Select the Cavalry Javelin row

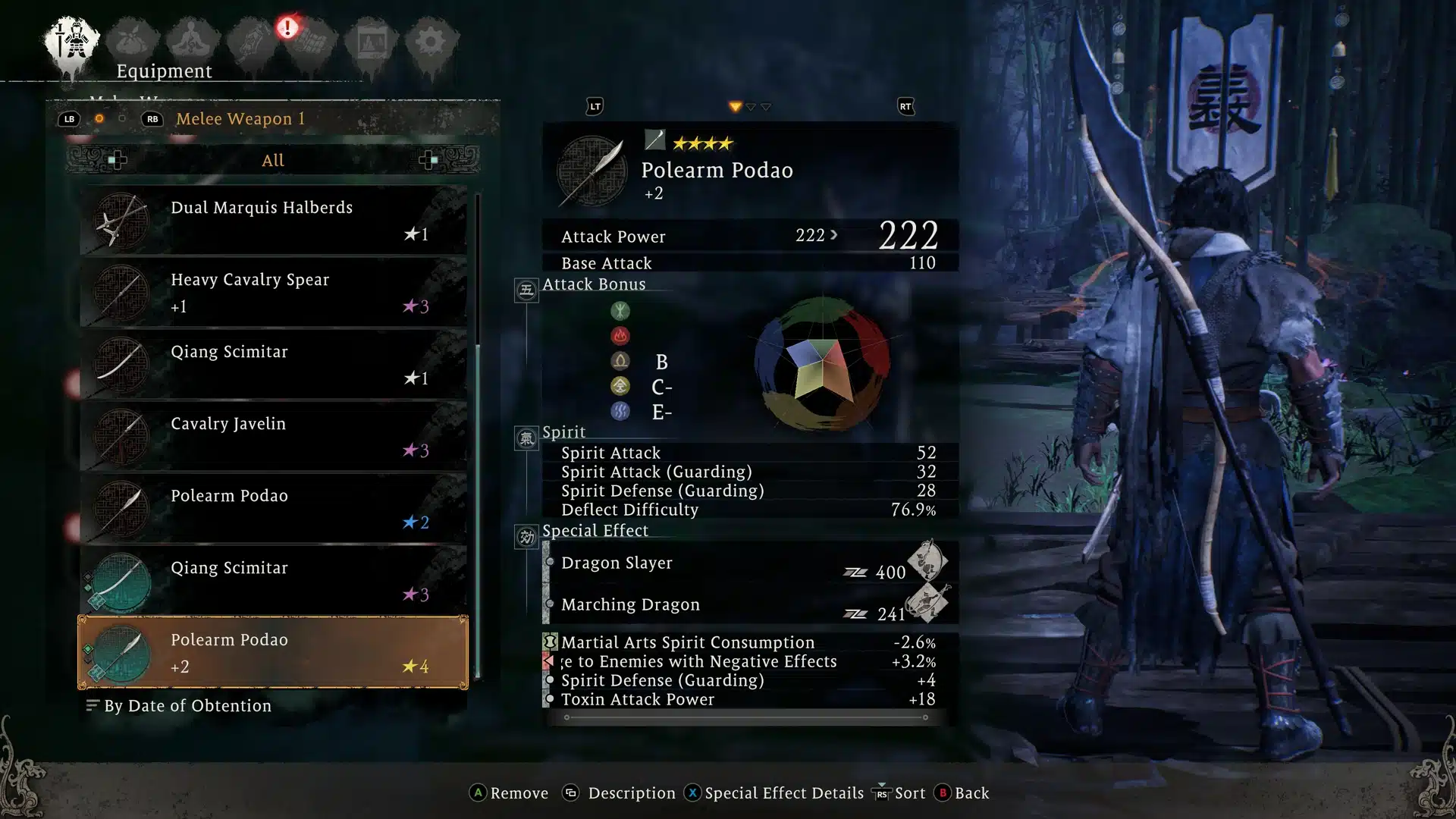(x=273, y=436)
